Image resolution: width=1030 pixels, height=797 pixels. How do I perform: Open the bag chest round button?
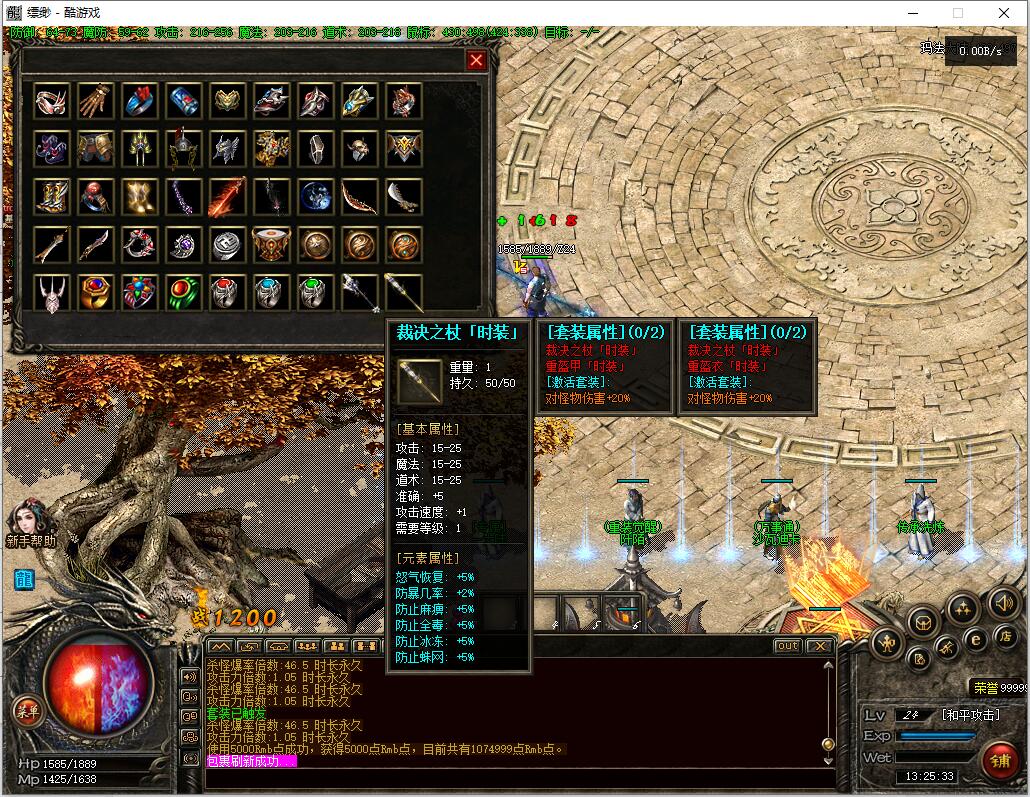coord(922,622)
